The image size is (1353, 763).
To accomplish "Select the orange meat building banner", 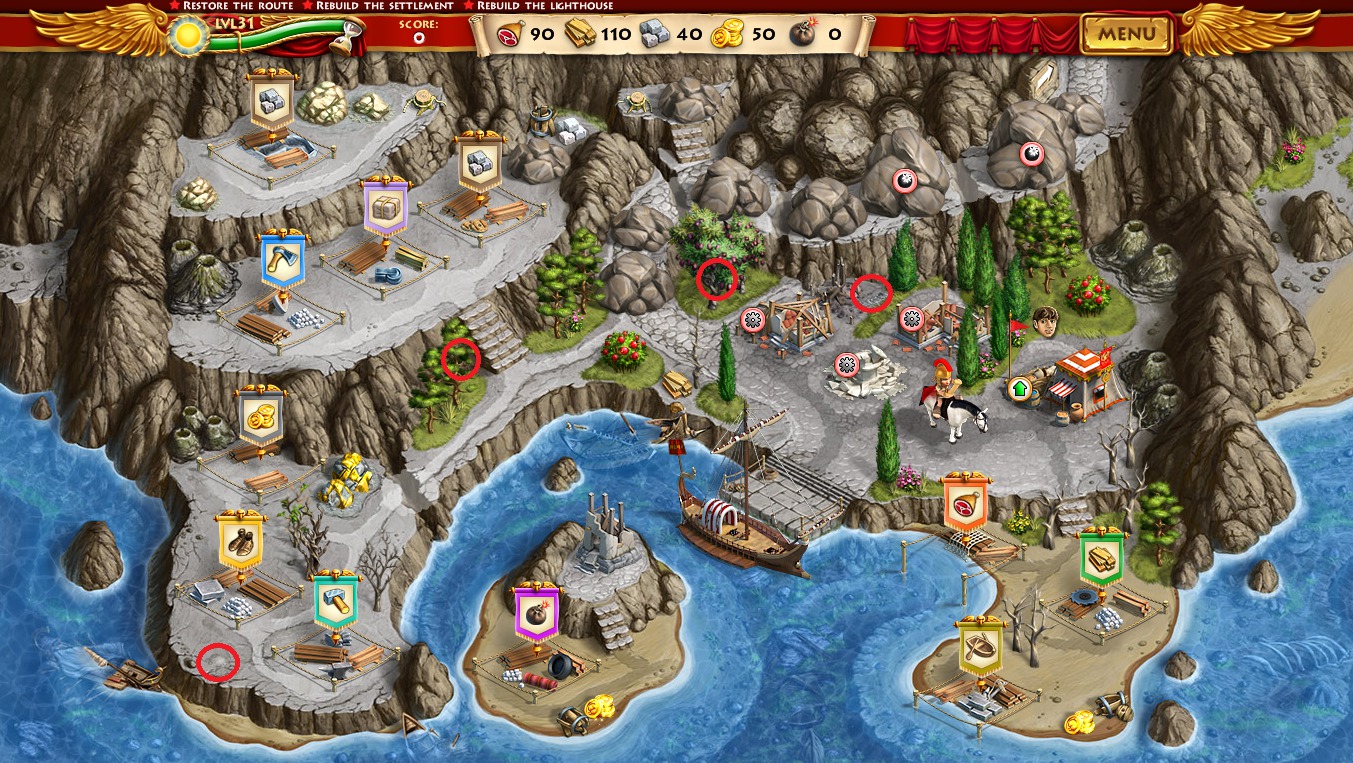I will coord(965,502).
